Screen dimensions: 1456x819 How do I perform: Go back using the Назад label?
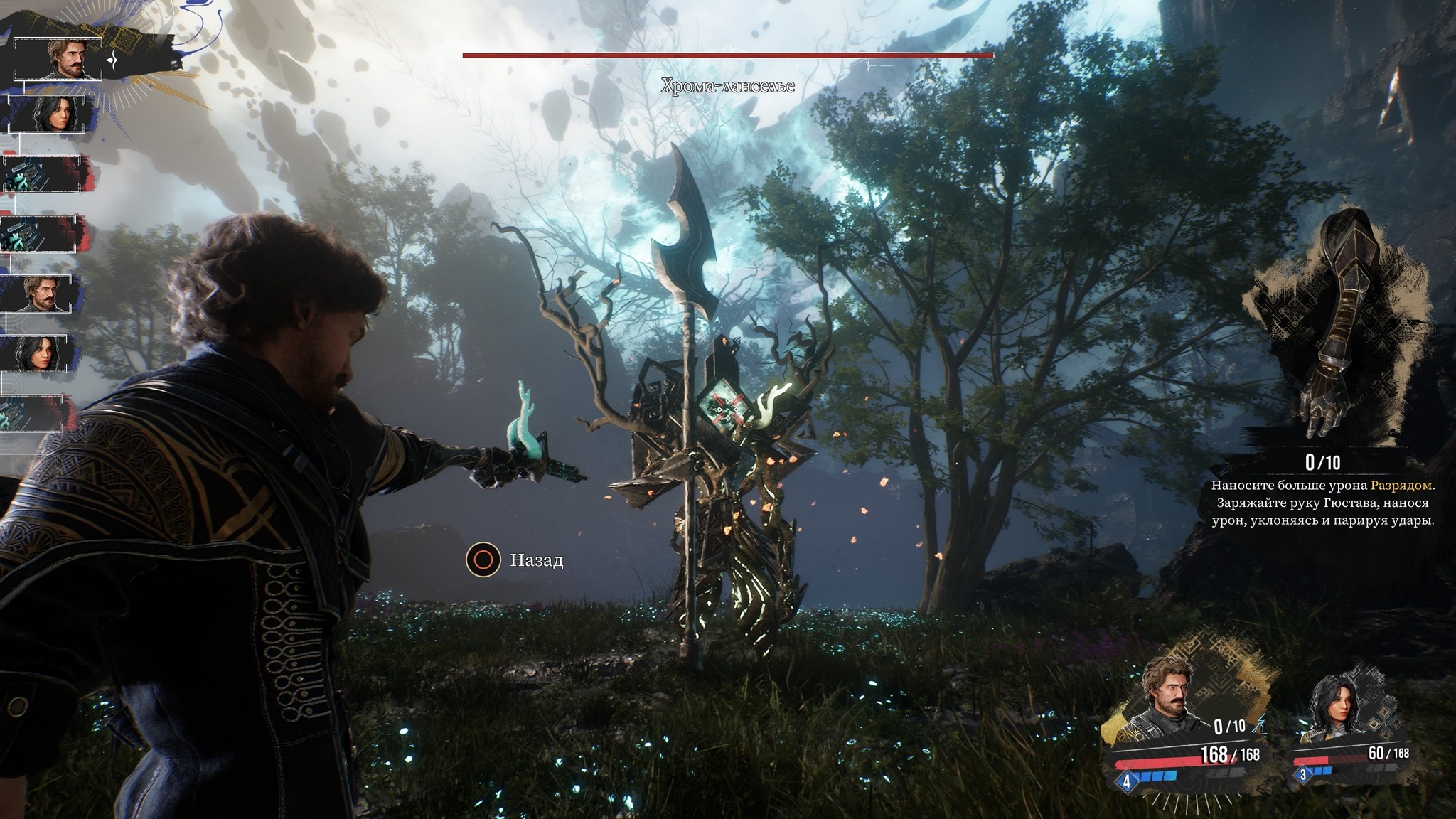[x=536, y=560]
